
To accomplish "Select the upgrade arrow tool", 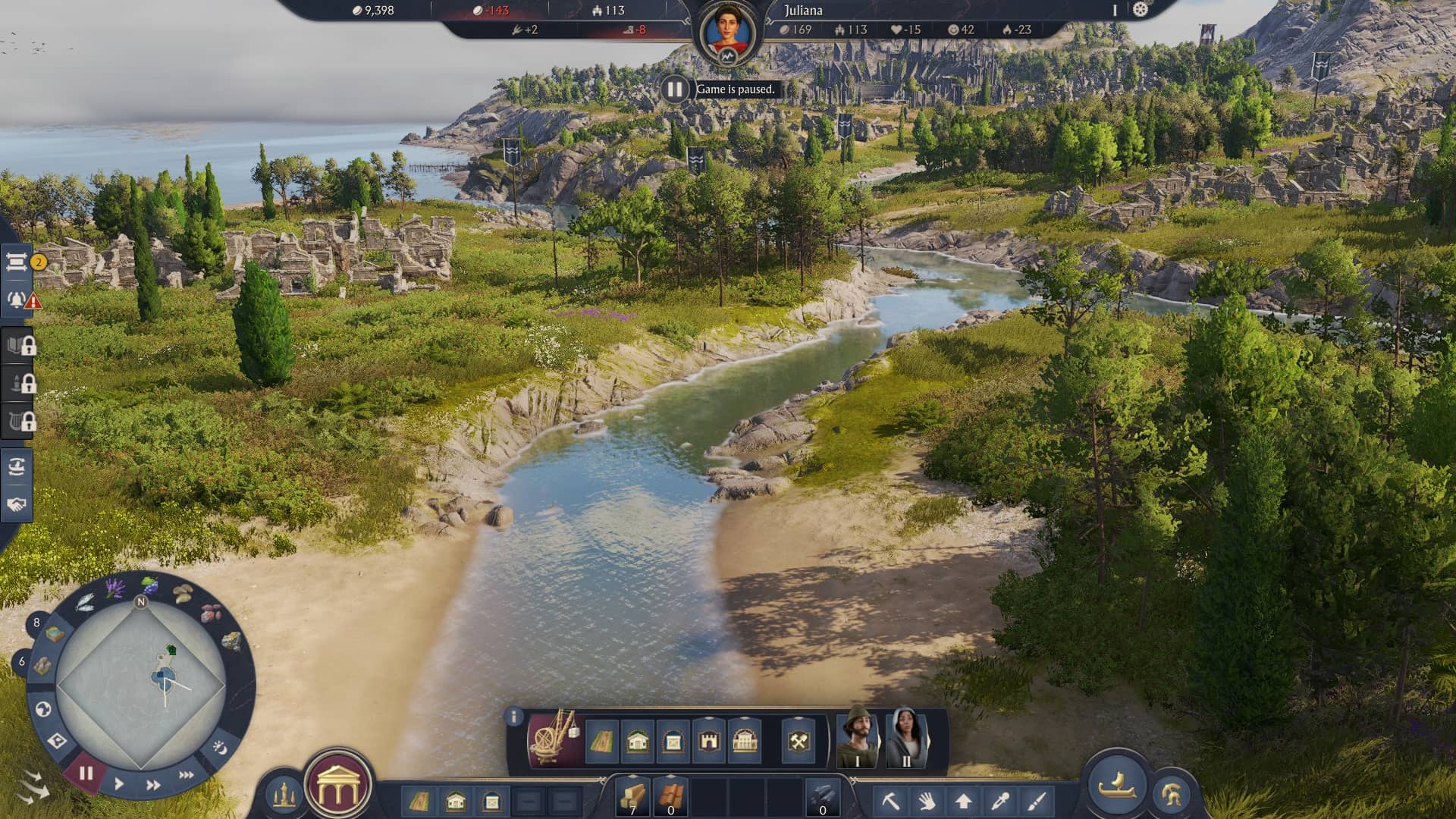I will 963,801.
